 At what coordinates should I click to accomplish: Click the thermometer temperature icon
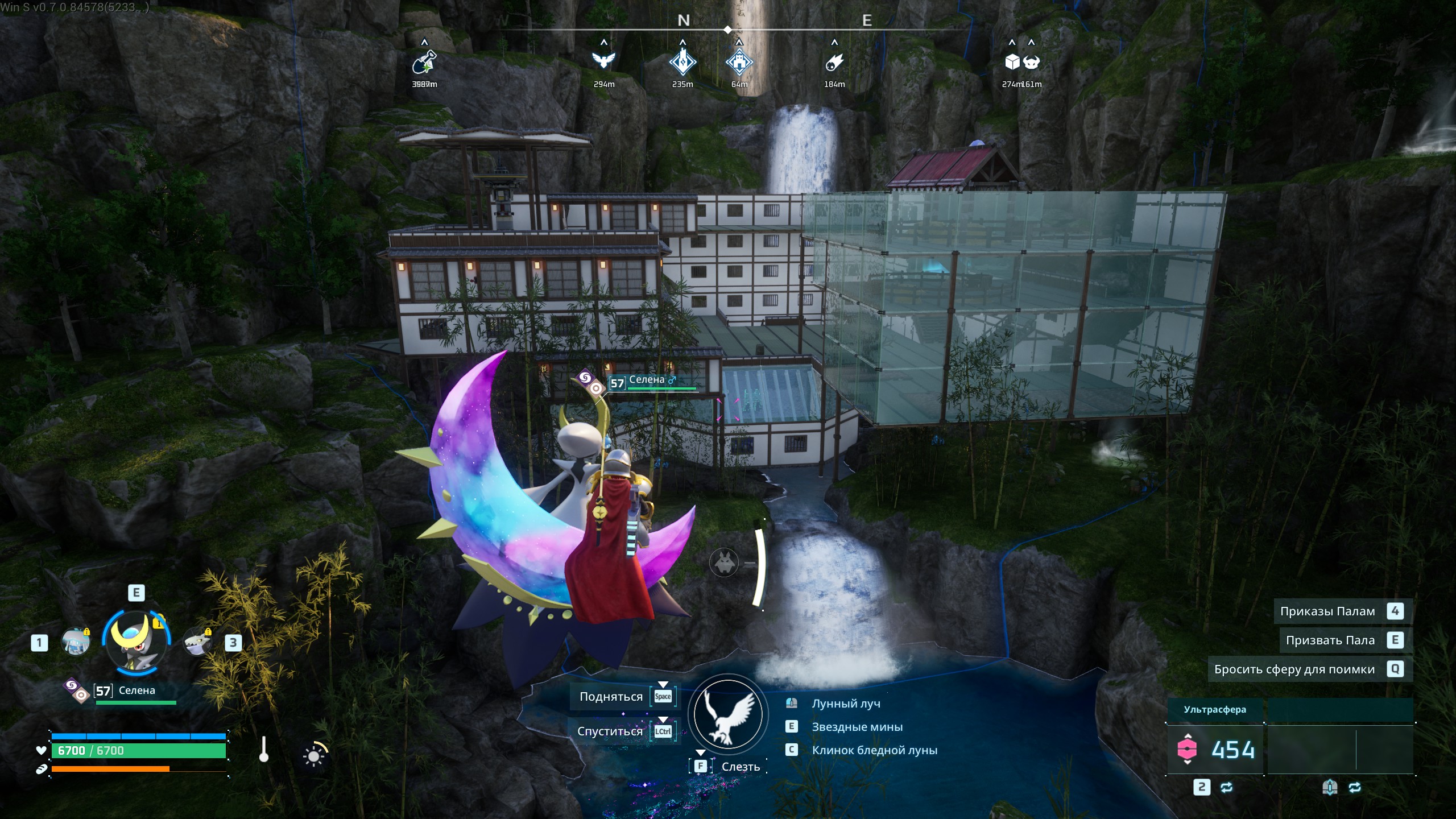point(263,750)
